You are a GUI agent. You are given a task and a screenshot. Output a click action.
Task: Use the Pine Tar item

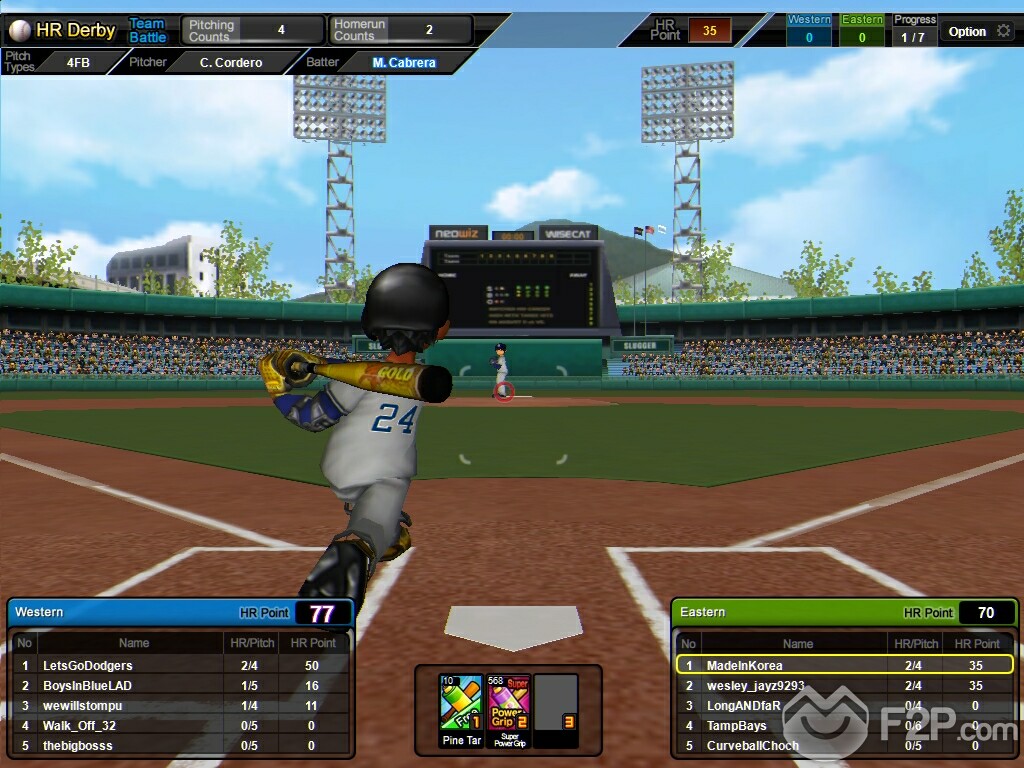(x=461, y=703)
